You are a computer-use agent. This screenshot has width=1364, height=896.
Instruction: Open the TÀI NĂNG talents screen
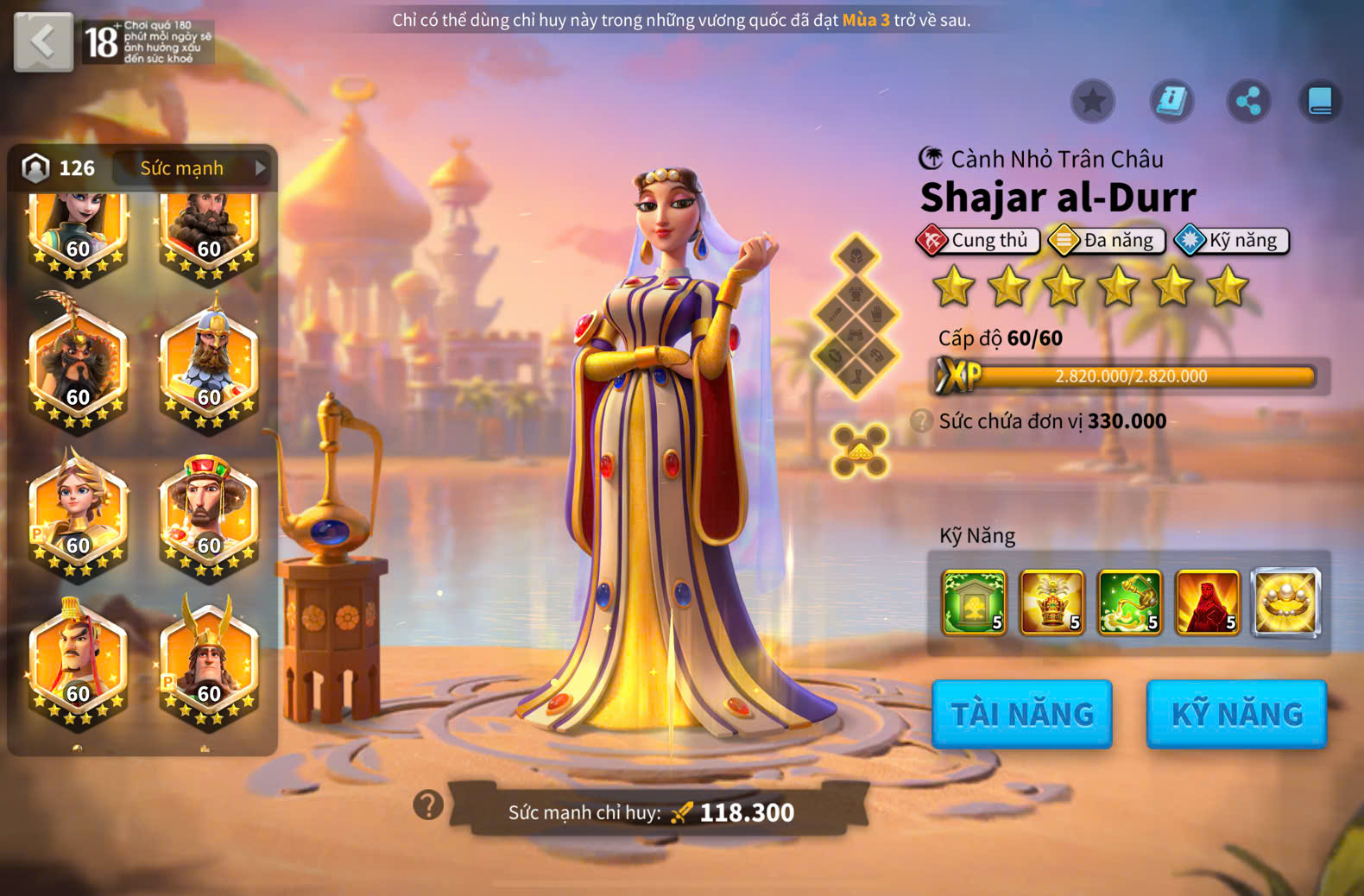pos(1021,714)
